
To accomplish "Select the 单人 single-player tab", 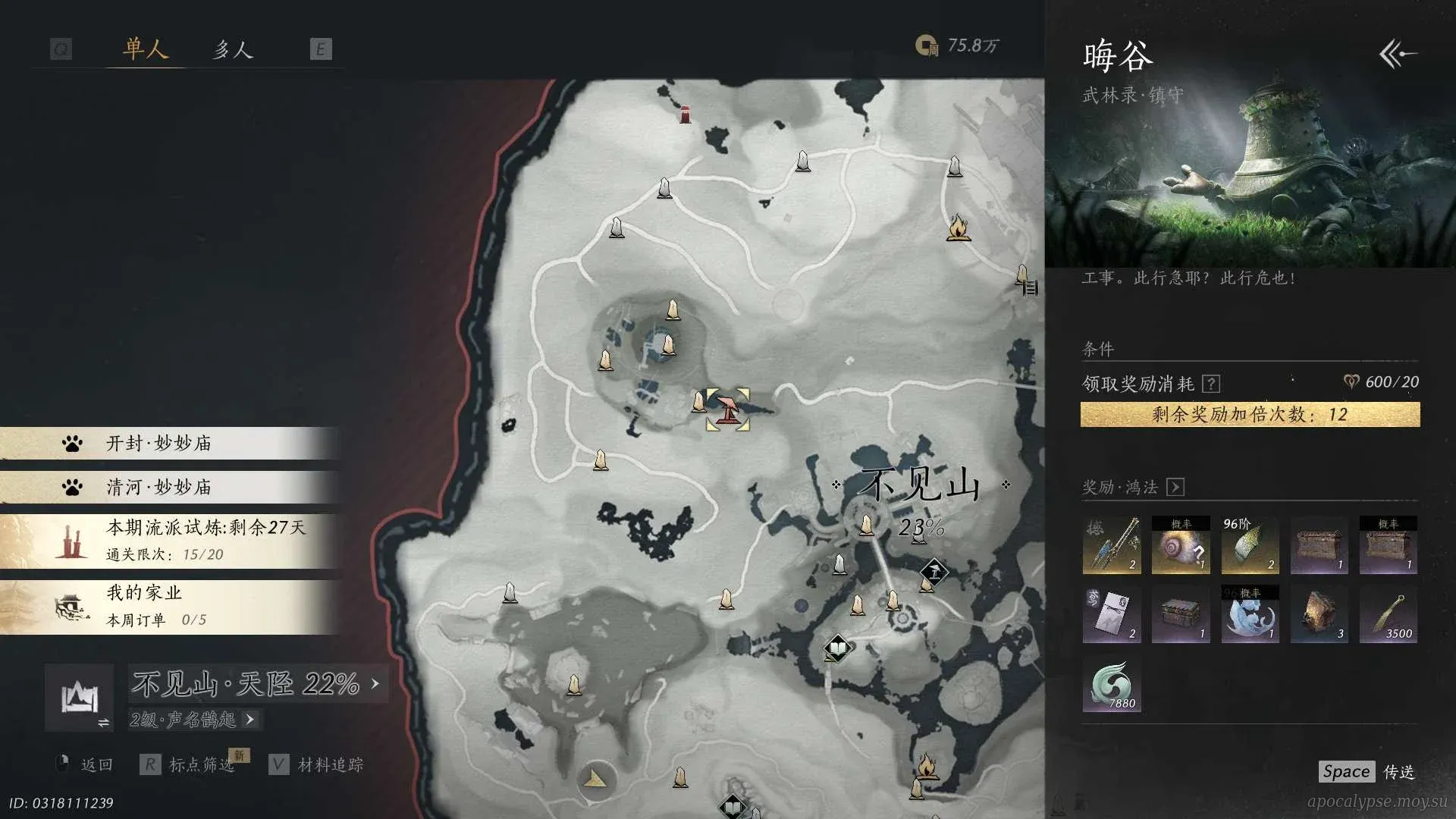I will [x=145, y=50].
